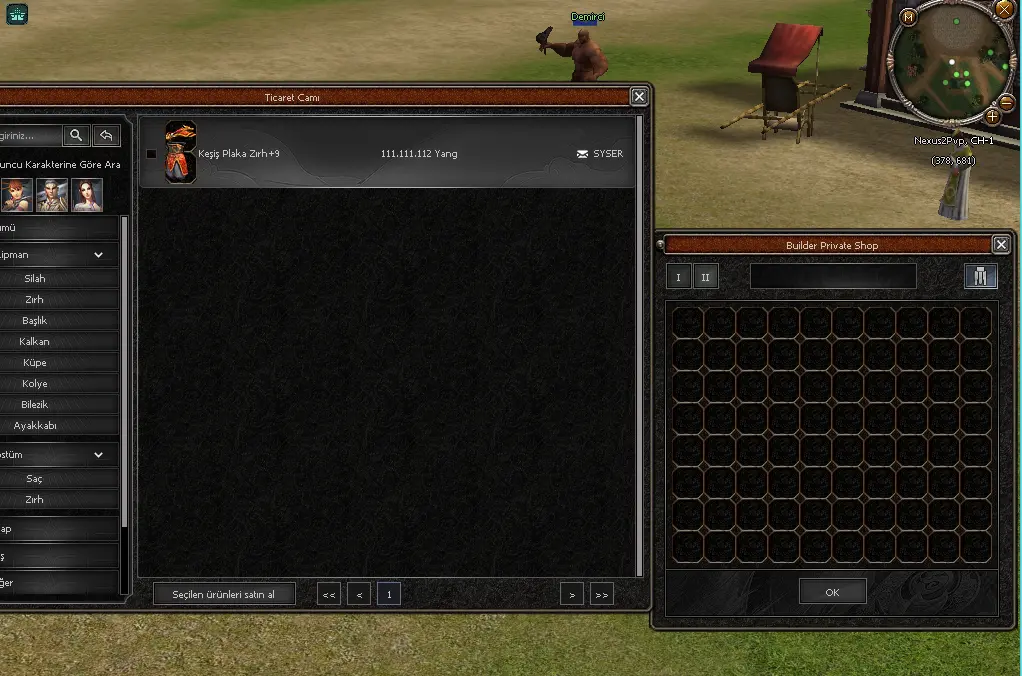Viewport: 1022px width, 676px height.
Task: Select the Saç costume category
Action: click(35, 478)
